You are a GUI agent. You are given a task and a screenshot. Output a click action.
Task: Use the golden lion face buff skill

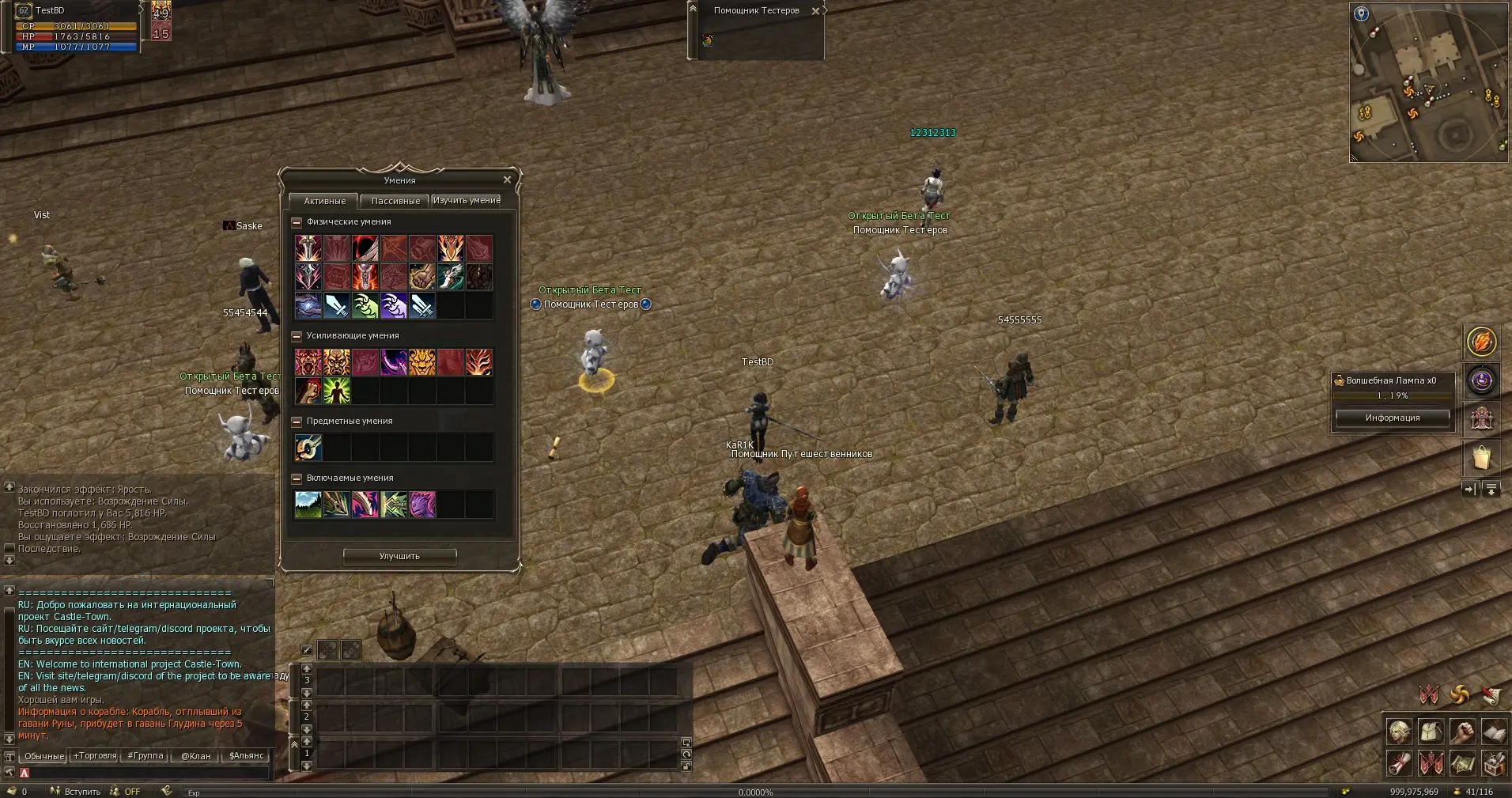point(421,362)
